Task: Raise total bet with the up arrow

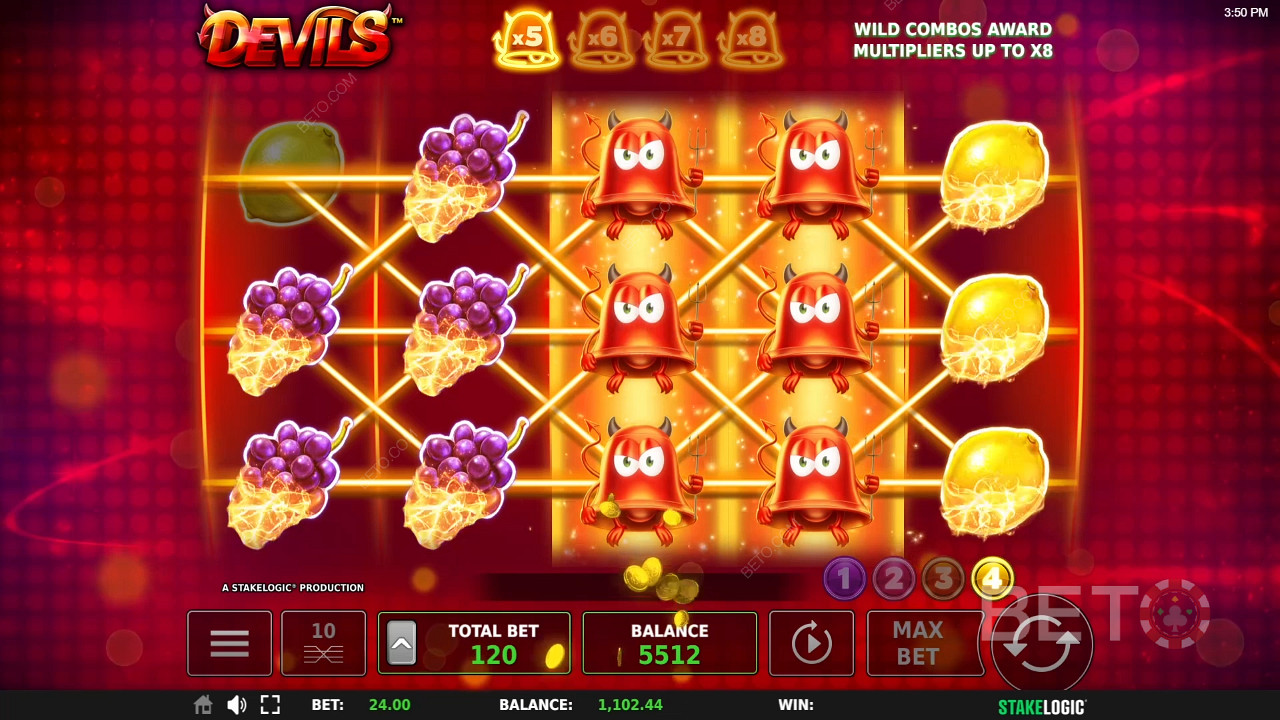Action: [x=401, y=644]
